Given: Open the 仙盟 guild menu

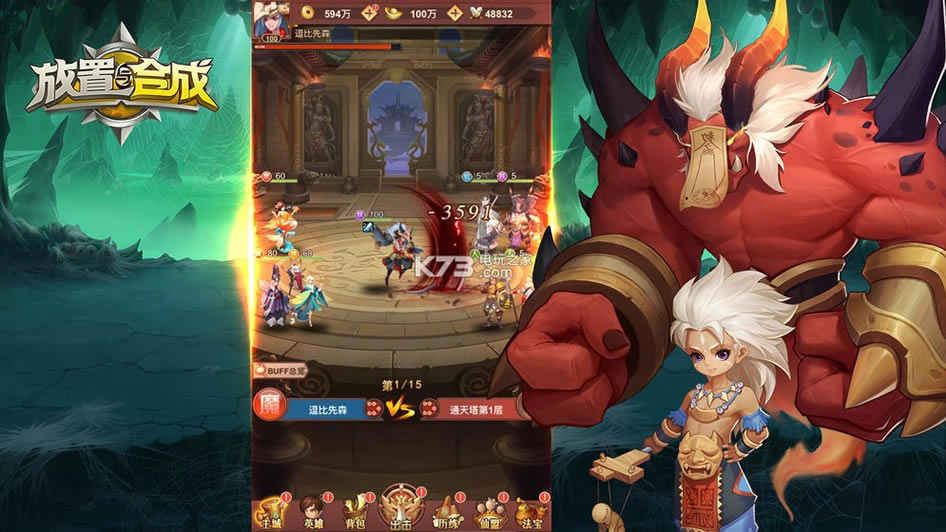Looking at the screenshot, I should click(487, 511).
